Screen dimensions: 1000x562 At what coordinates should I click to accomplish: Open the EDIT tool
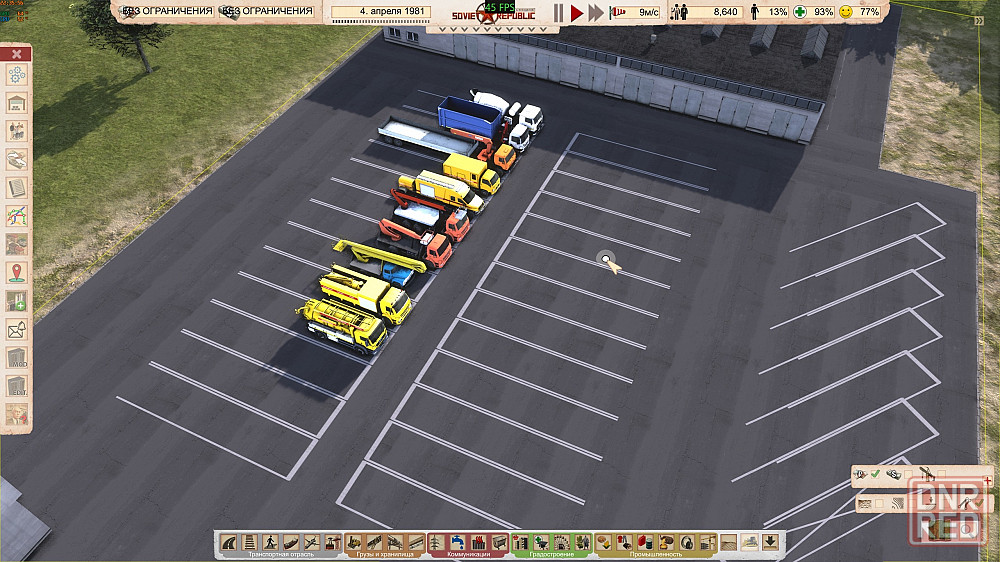point(17,386)
